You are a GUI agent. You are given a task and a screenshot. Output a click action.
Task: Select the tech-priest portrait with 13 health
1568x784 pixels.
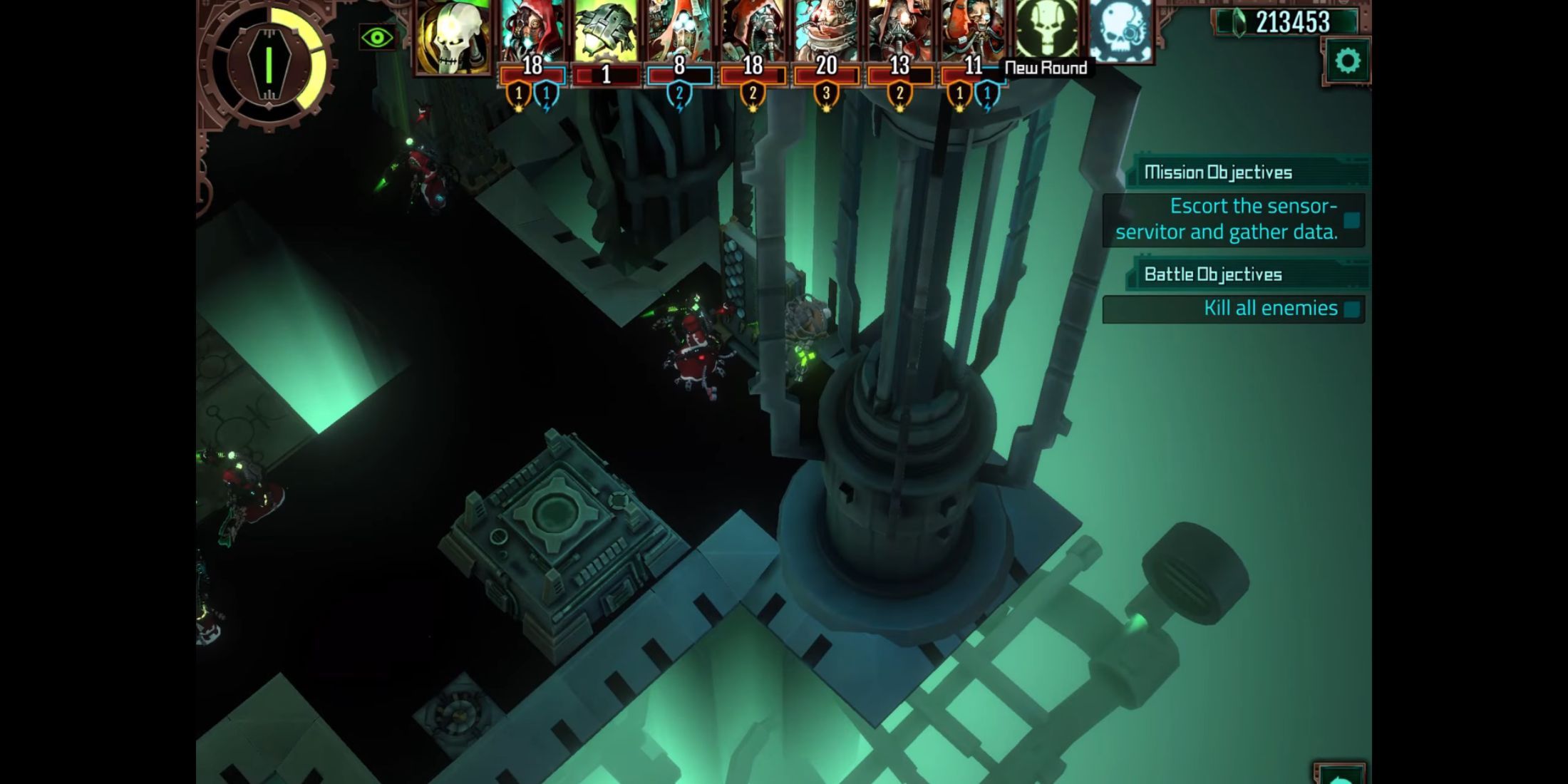899,32
